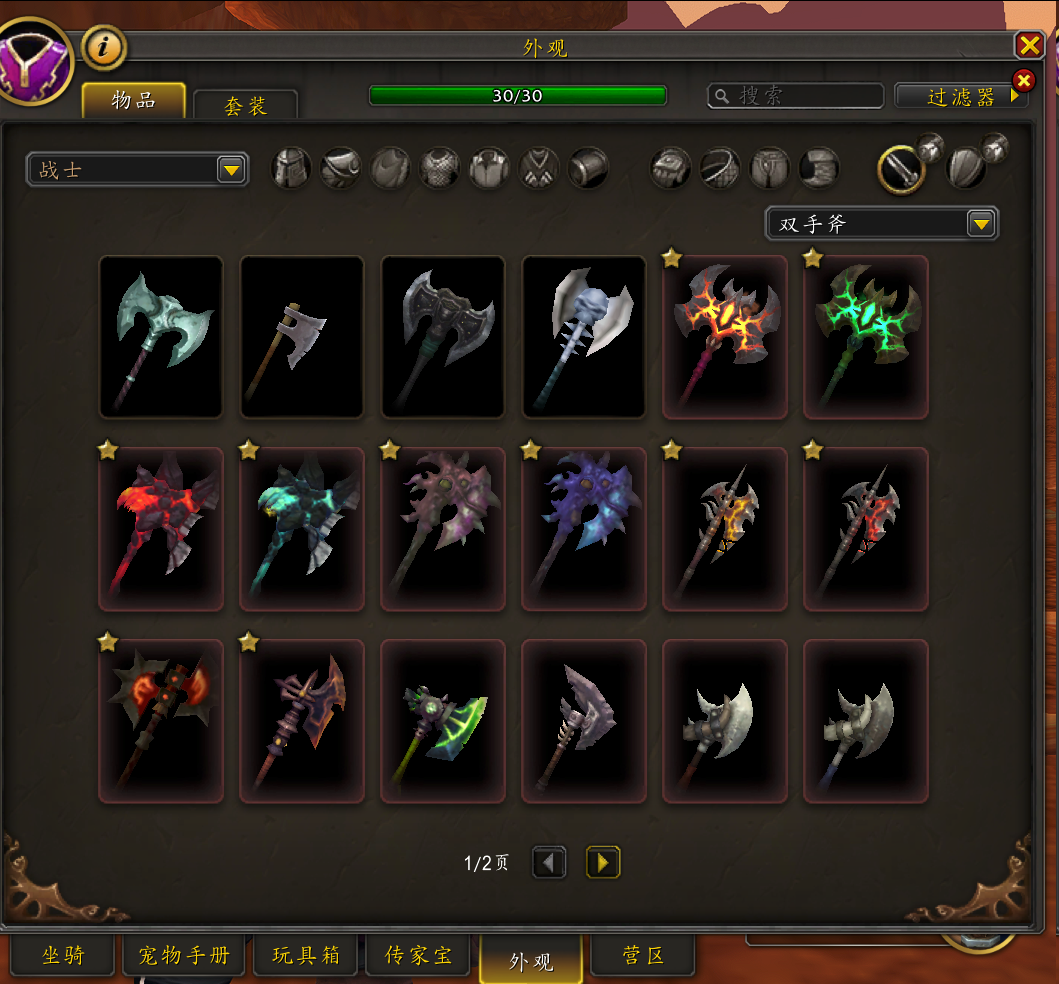Open the 坐骑 mounts tab
Screen dimensions: 1059x984
tap(63, 956)
